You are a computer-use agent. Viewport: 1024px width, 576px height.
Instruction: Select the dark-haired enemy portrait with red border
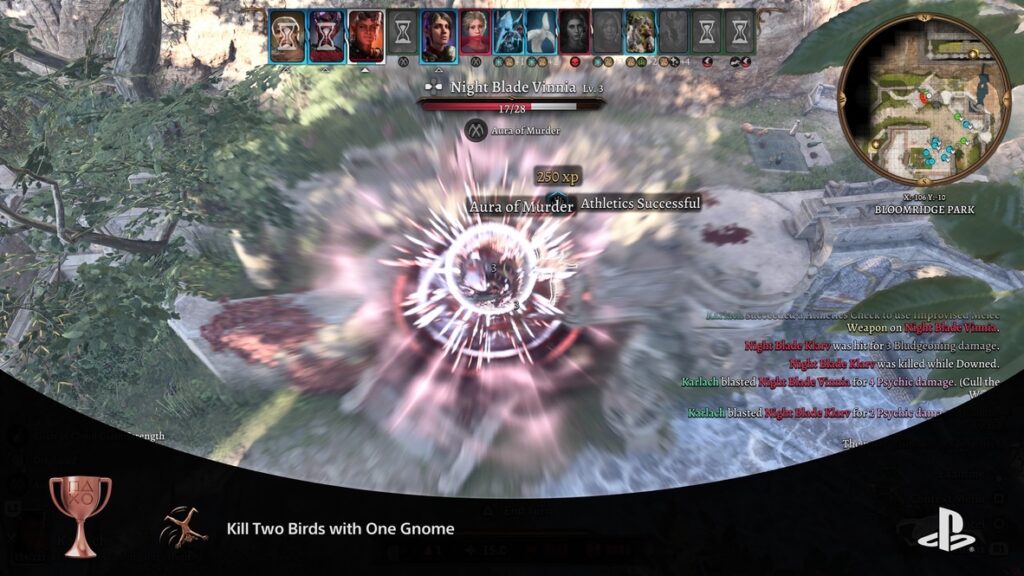point(574,37)
